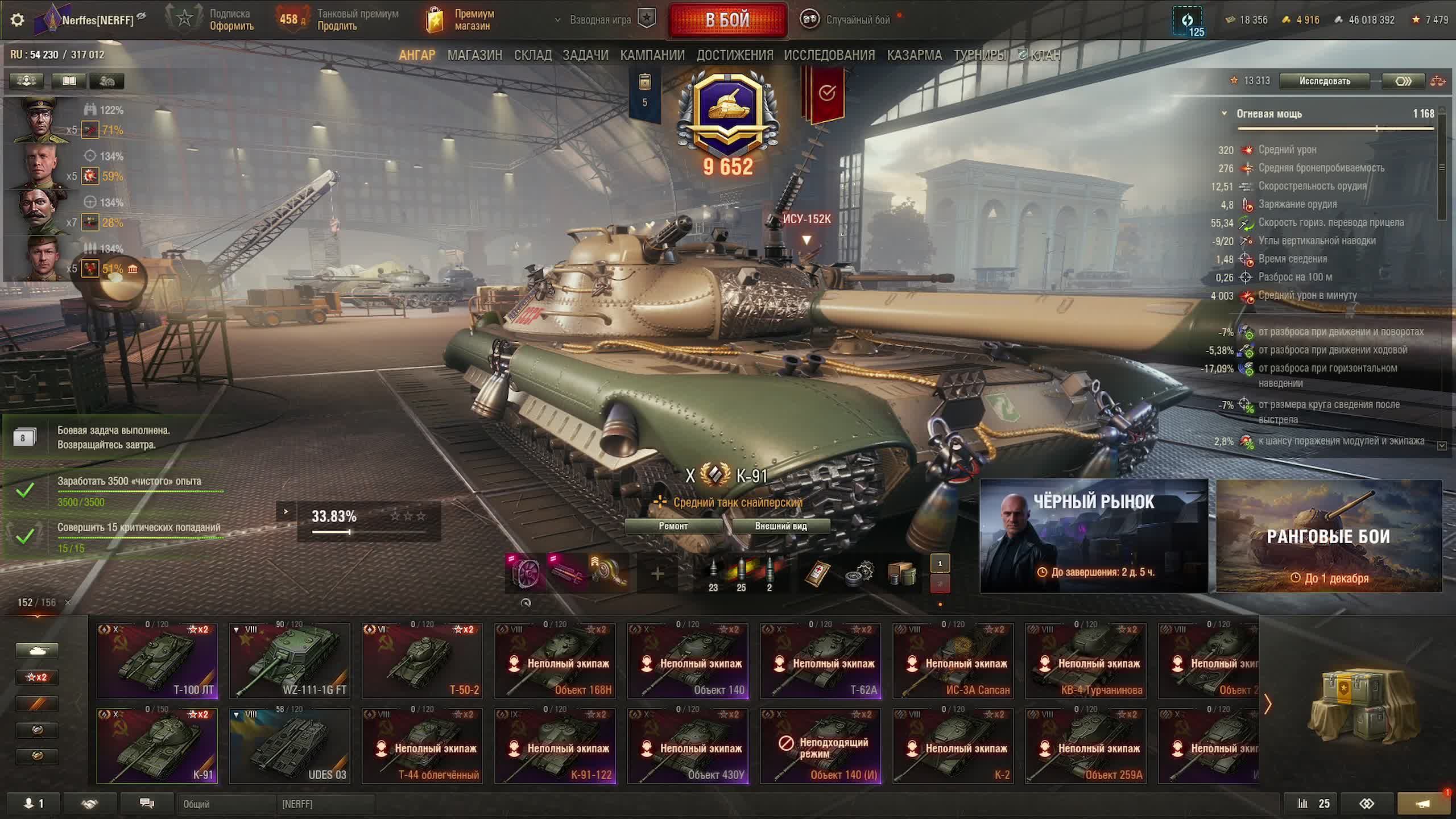Screen dimensions: 1456x819
Task: Open the Премиум магазин shop
Action: click(x=461, y=20)
